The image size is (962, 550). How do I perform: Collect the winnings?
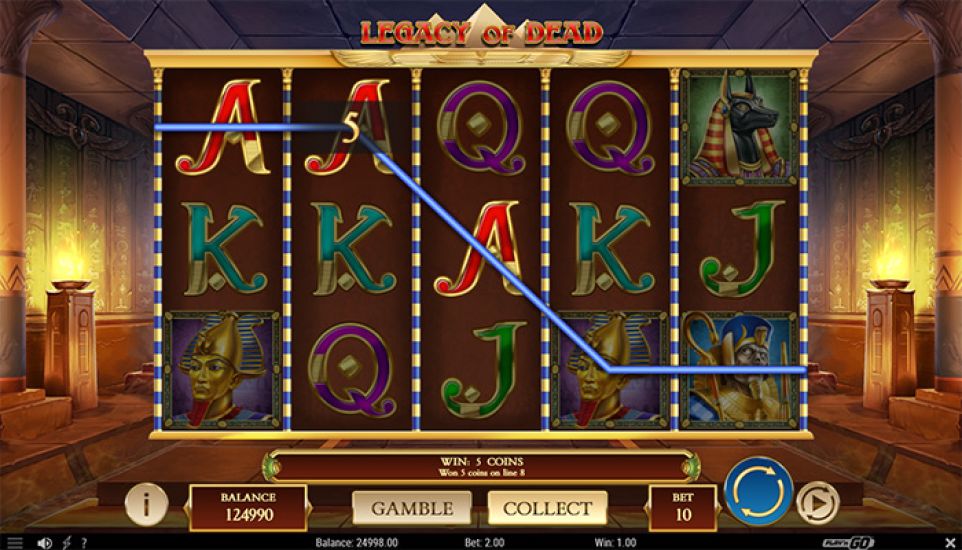tap(547, 508)
